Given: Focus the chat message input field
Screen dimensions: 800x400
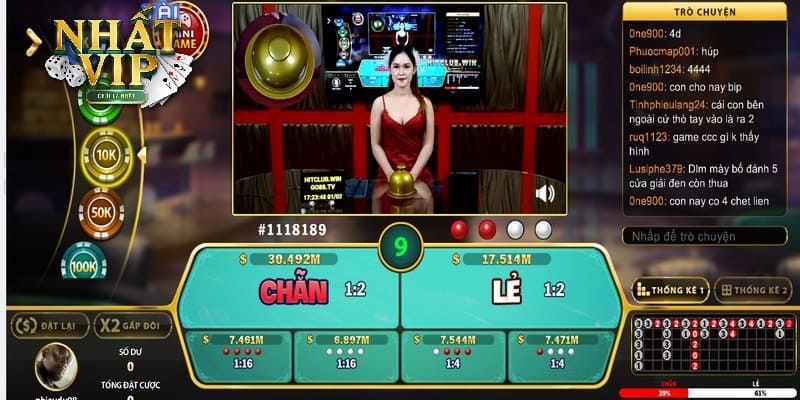Looking at the screenshot, I should (x=706, y=237).
